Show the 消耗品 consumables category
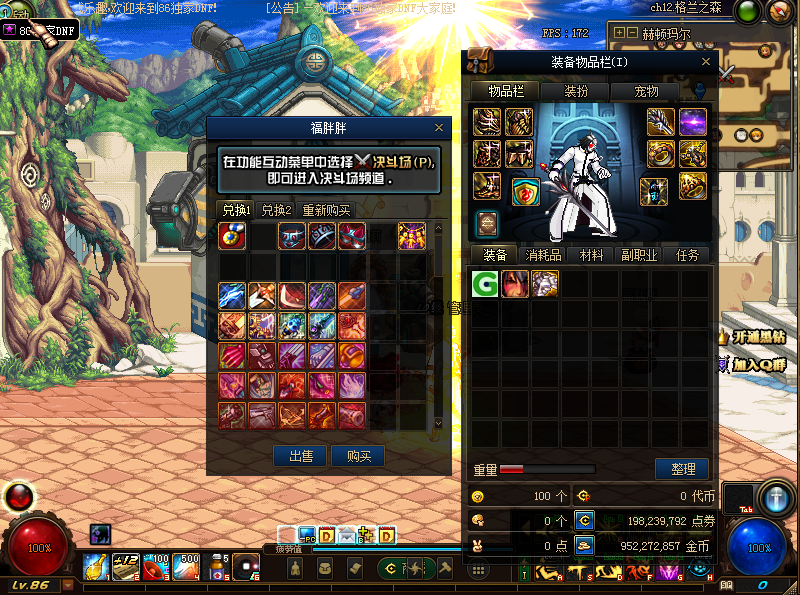800x595 pixels. (543, 255)
